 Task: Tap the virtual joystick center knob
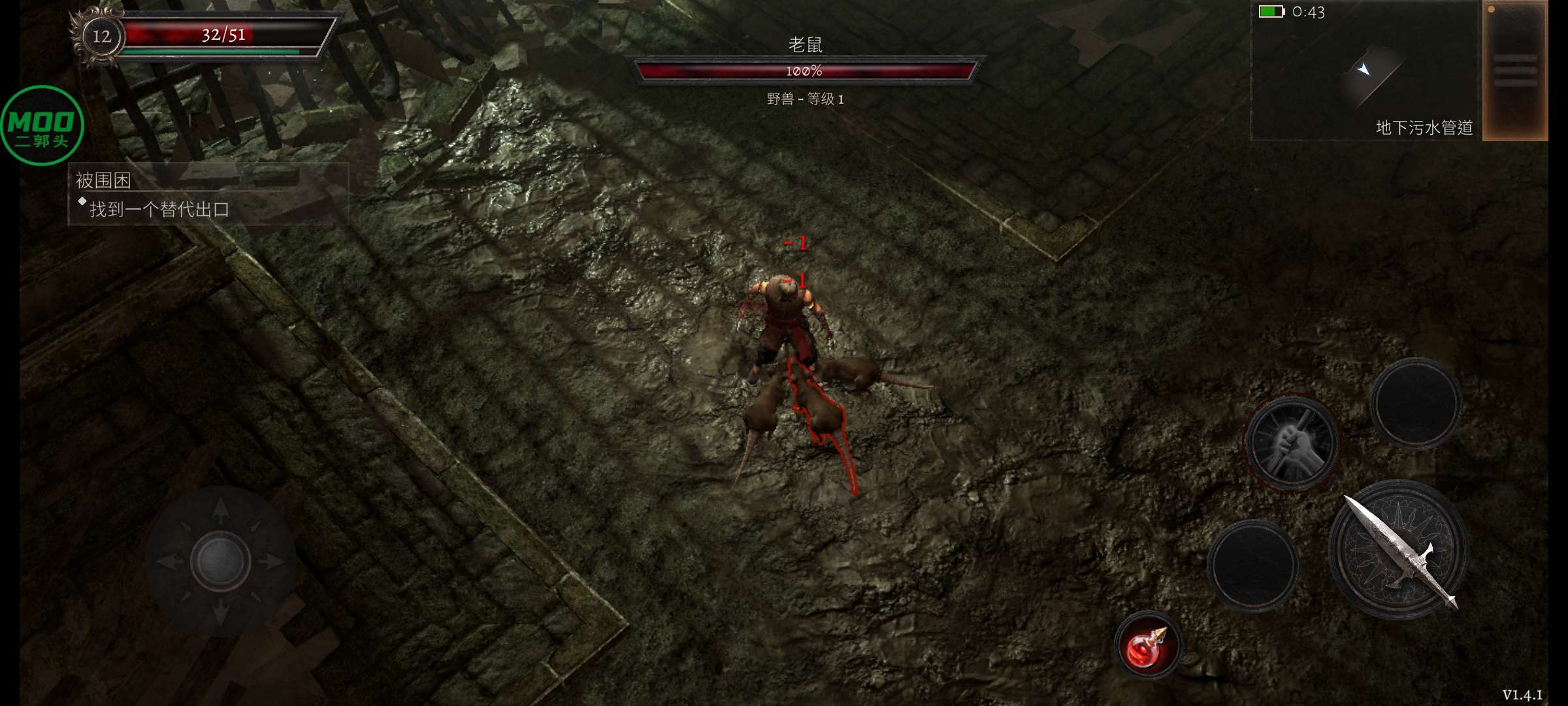220,561
